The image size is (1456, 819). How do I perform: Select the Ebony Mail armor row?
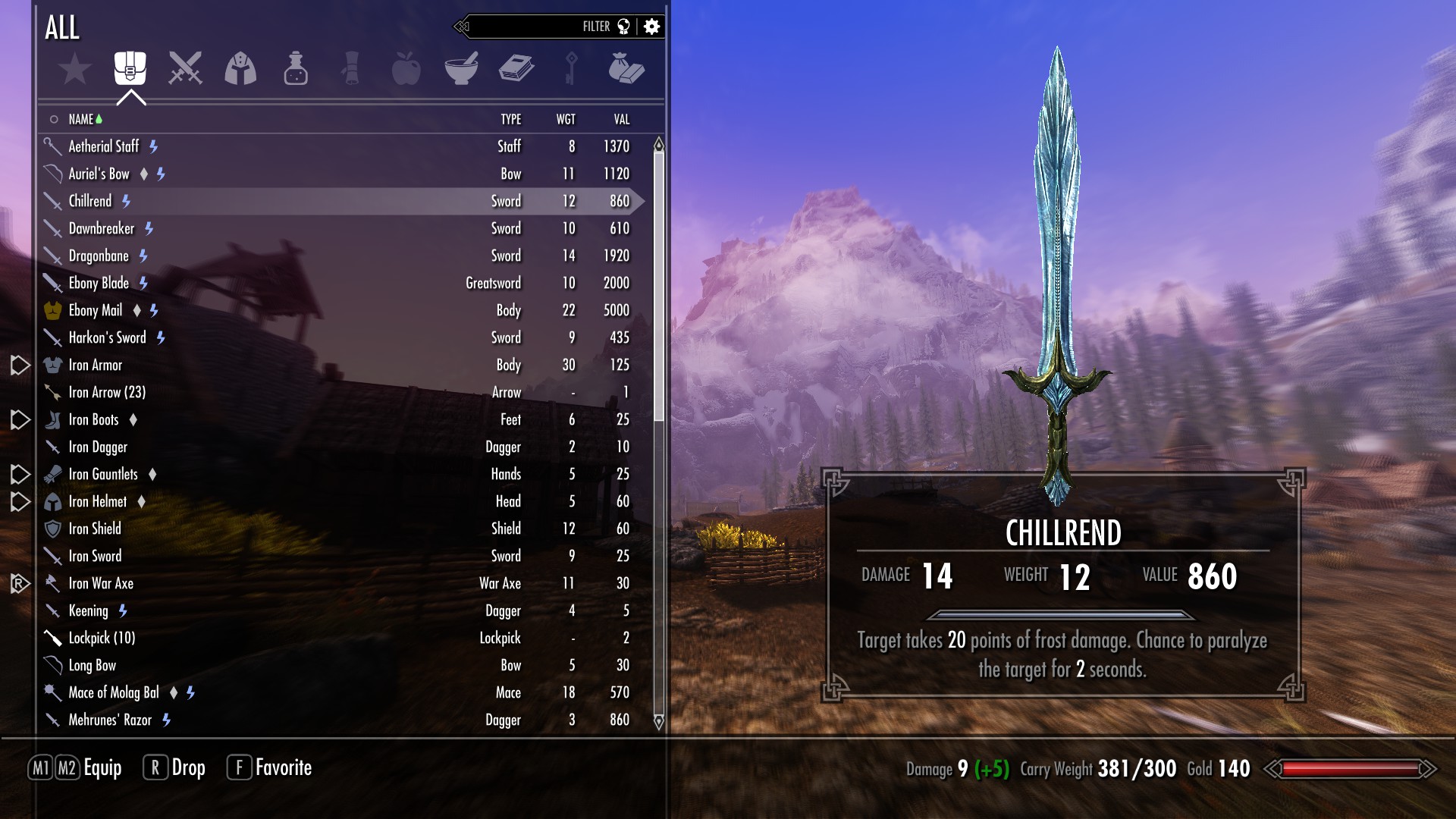96,310
